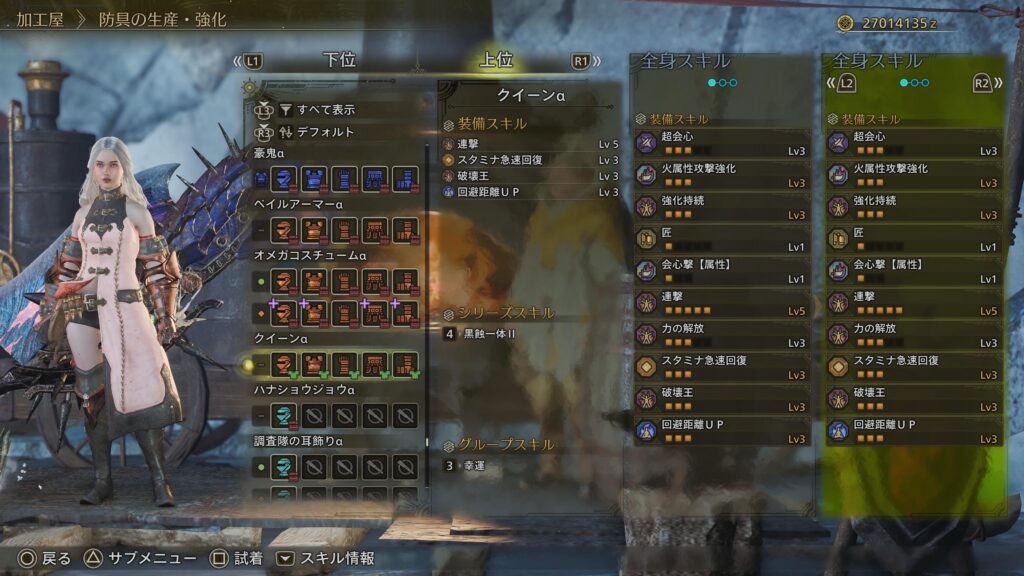Select the クイーンα leg armor piece
Viewport: 1024px width, 576px height.
(x=405, y=365)
